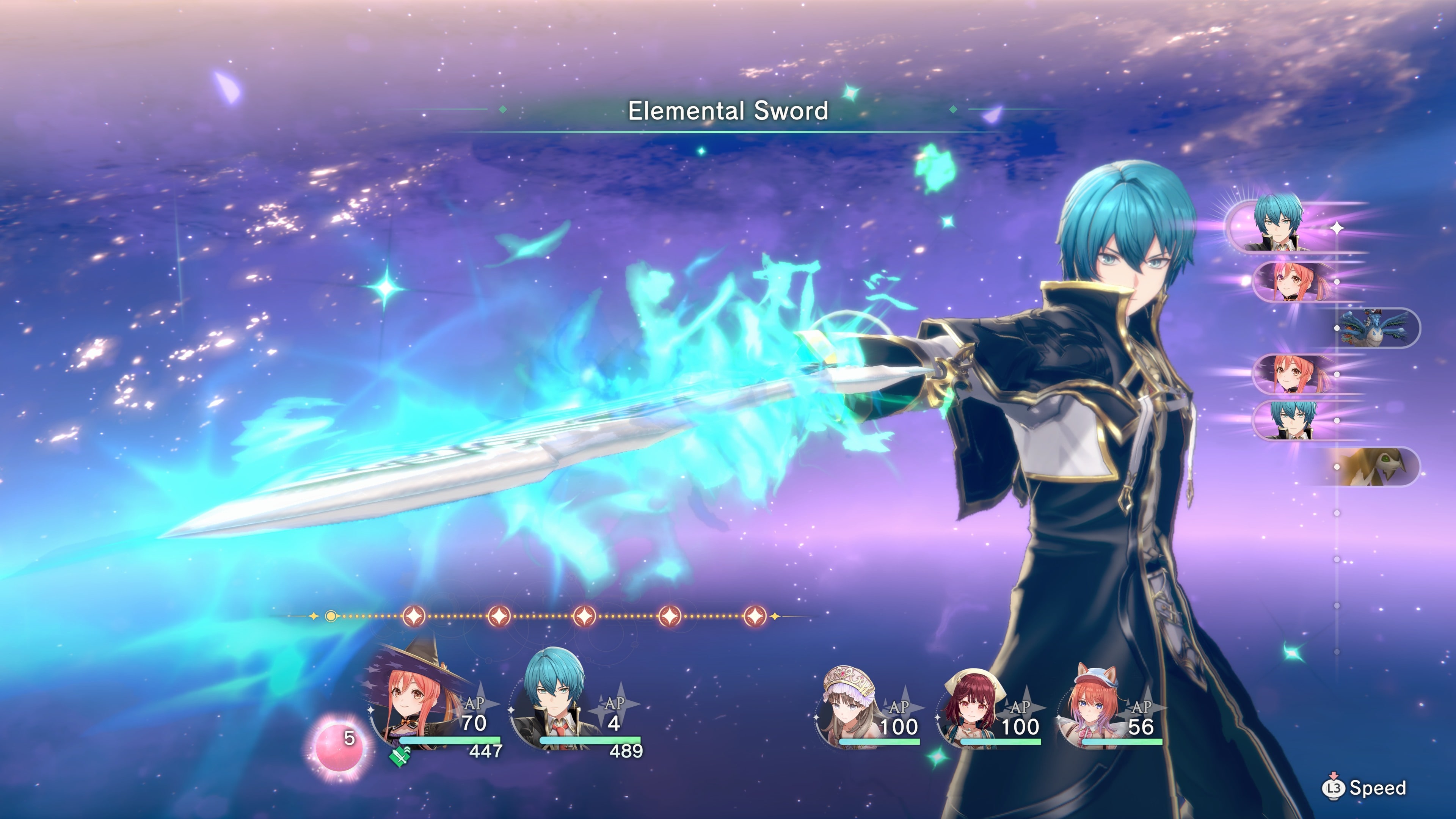Click the yellow circle marker at gauge start
The height and width of the screenshot is (819, 1456).
pyautogui.click(x=331, y=617)
